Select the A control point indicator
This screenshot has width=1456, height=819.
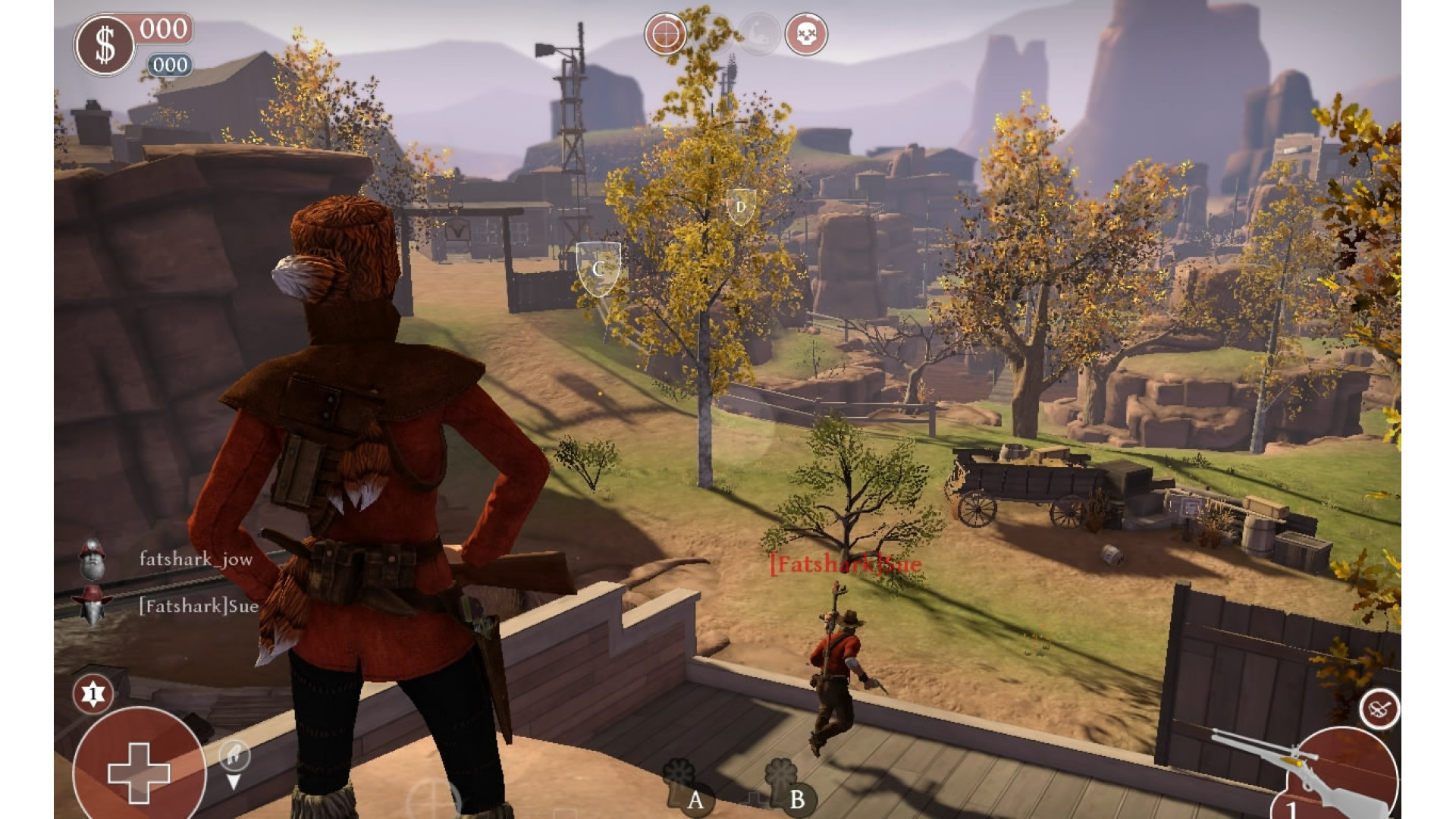click(x=695, y=799)
